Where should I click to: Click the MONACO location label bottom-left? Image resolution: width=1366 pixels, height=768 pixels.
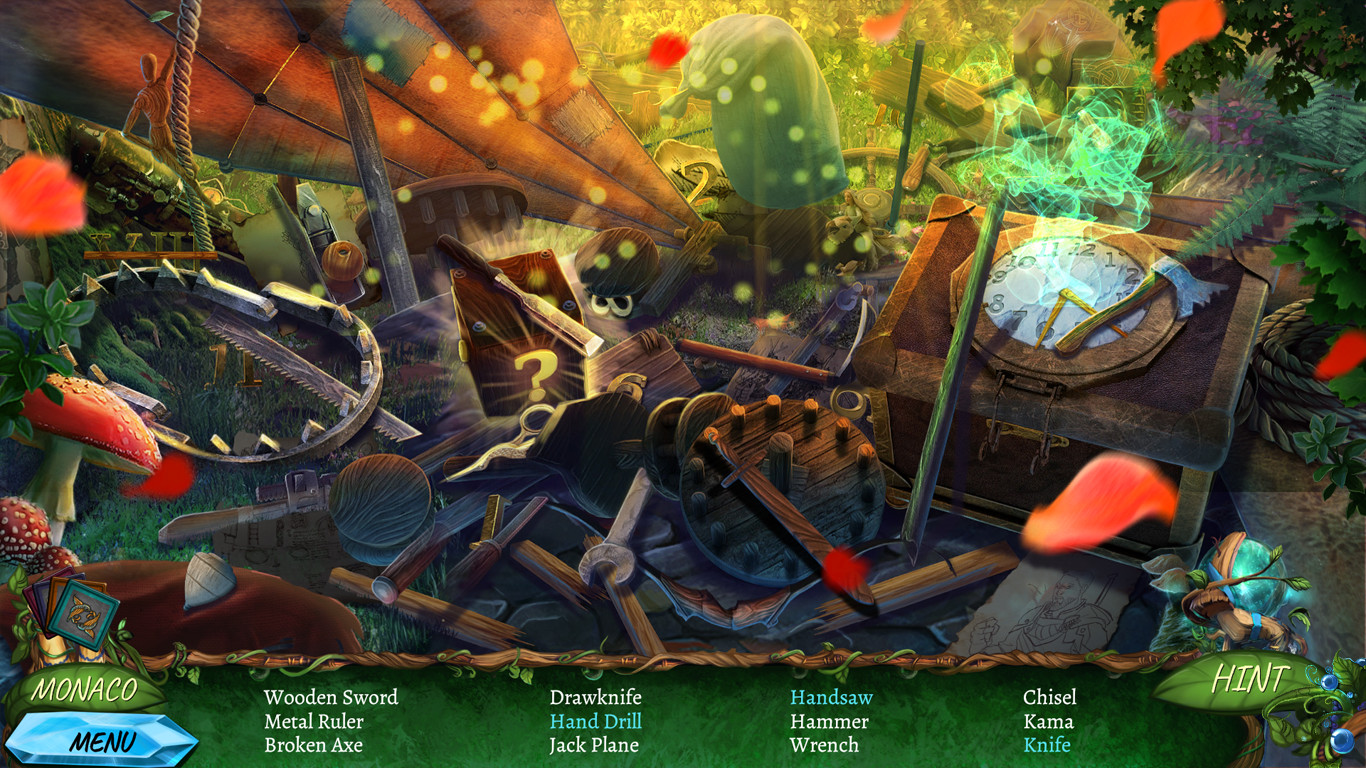(84, 690)
